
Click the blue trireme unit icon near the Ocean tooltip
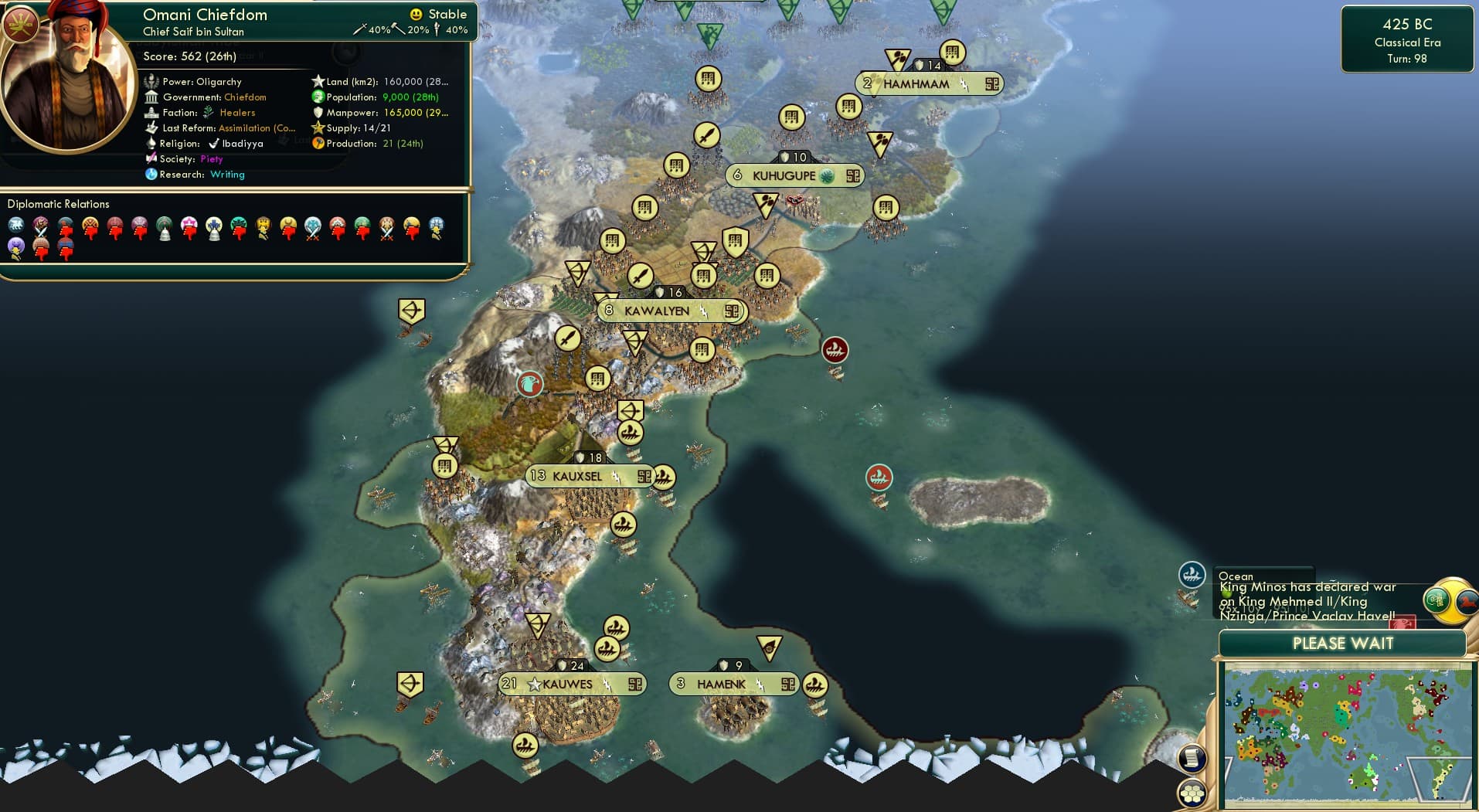coord(1192,575)
